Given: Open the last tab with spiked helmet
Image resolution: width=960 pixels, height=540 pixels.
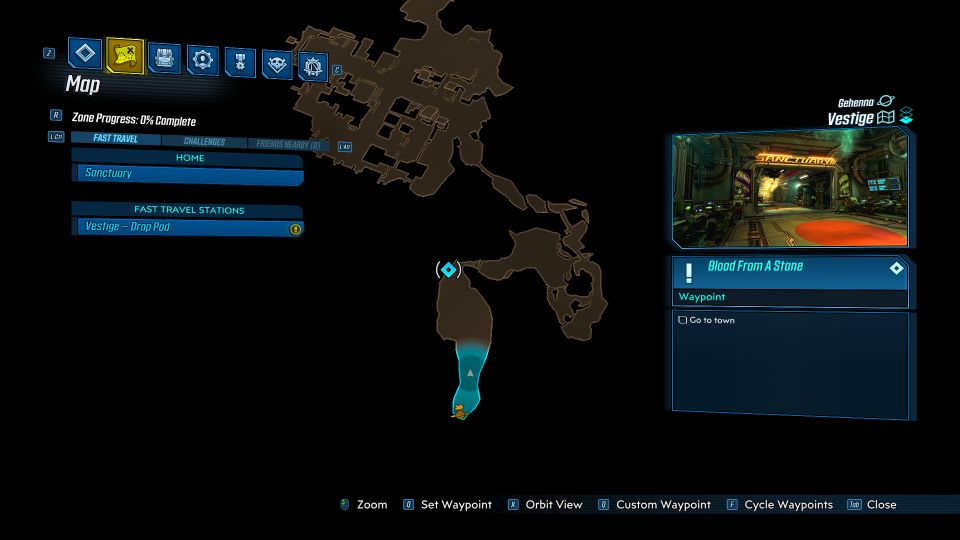Looking at the screenshot, I should (x=314, y=67).
